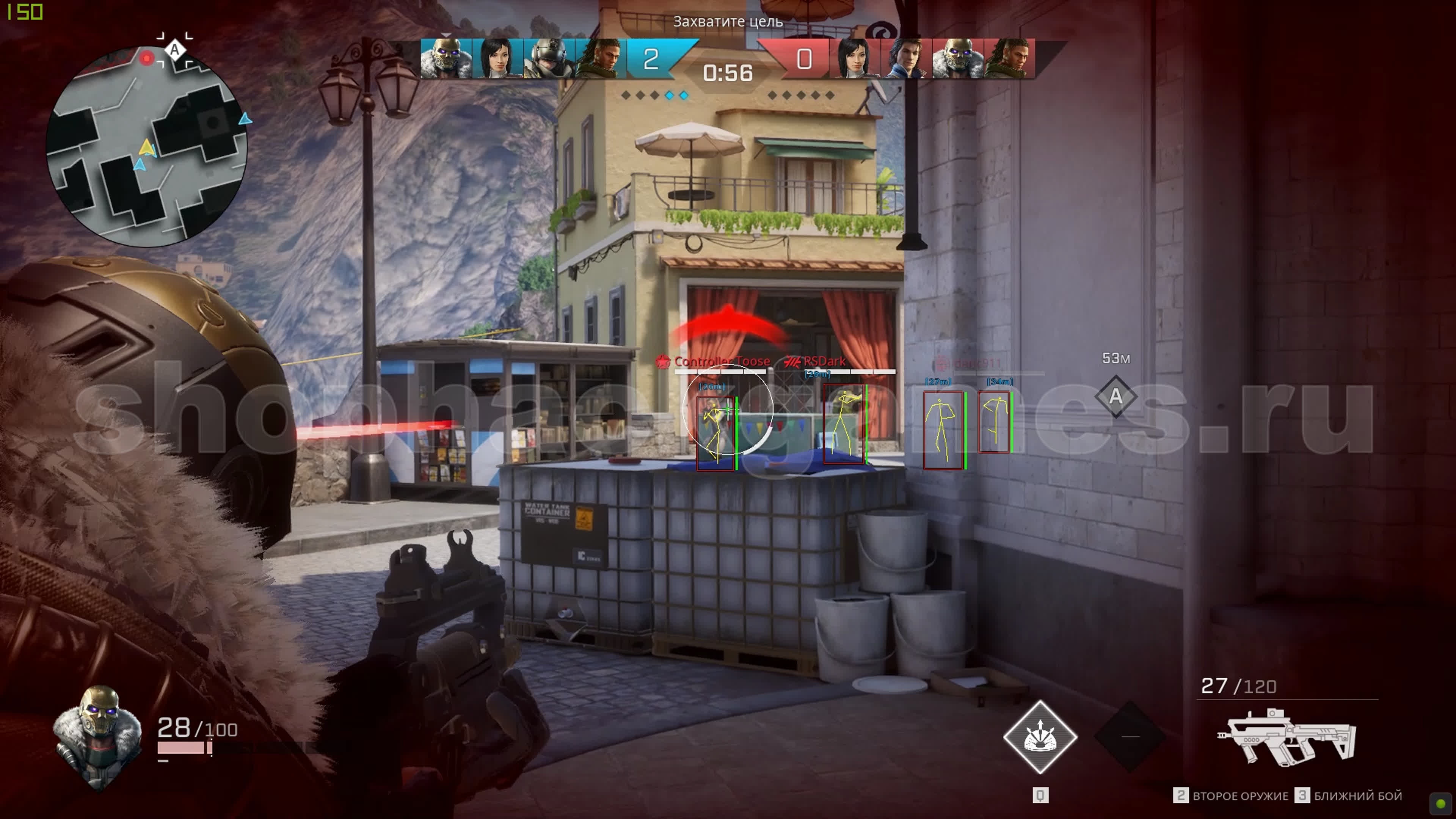Select the A objective waypoint showing 53m

1115,396
